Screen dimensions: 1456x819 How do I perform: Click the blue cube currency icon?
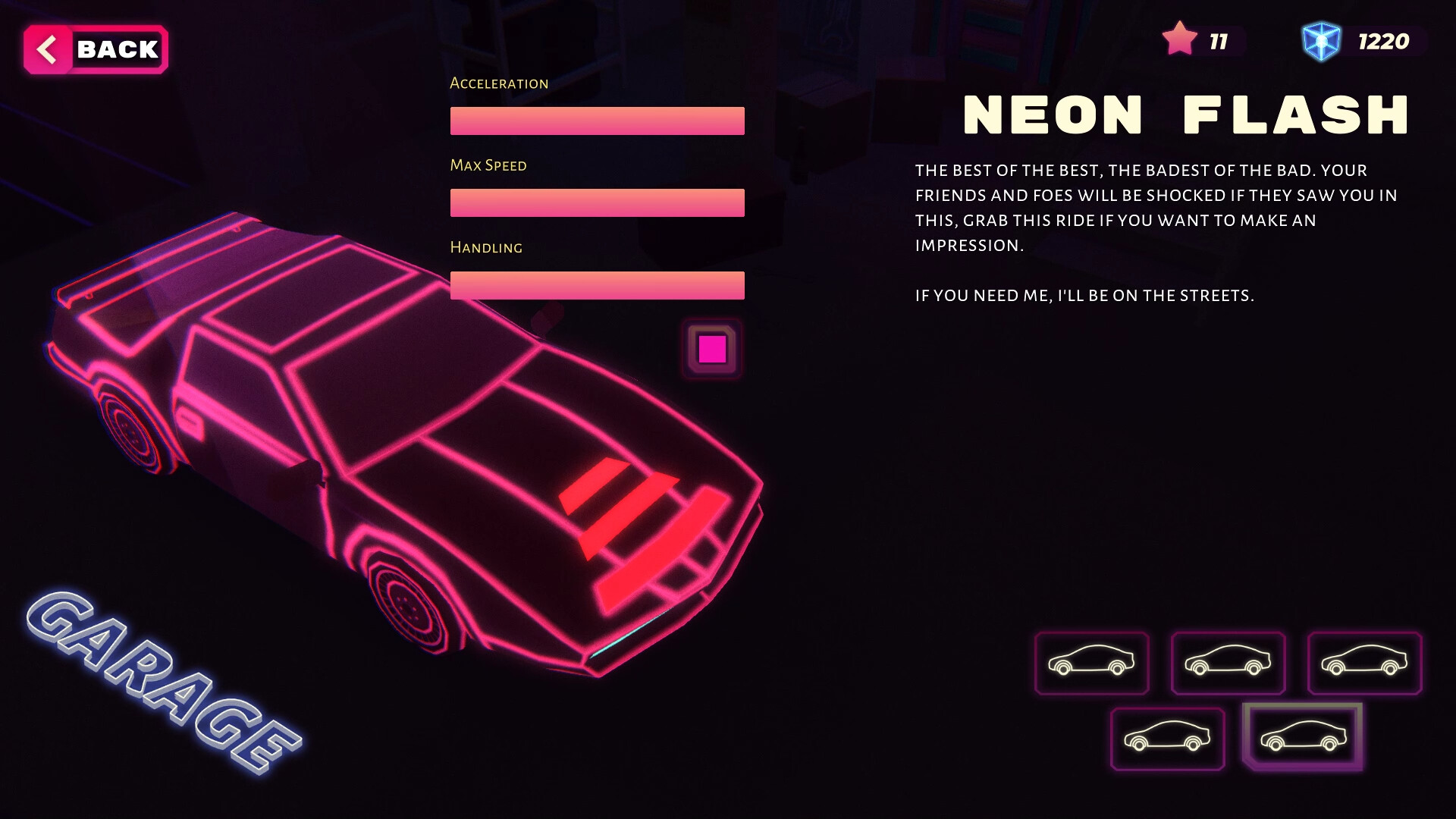[1319, 39]
